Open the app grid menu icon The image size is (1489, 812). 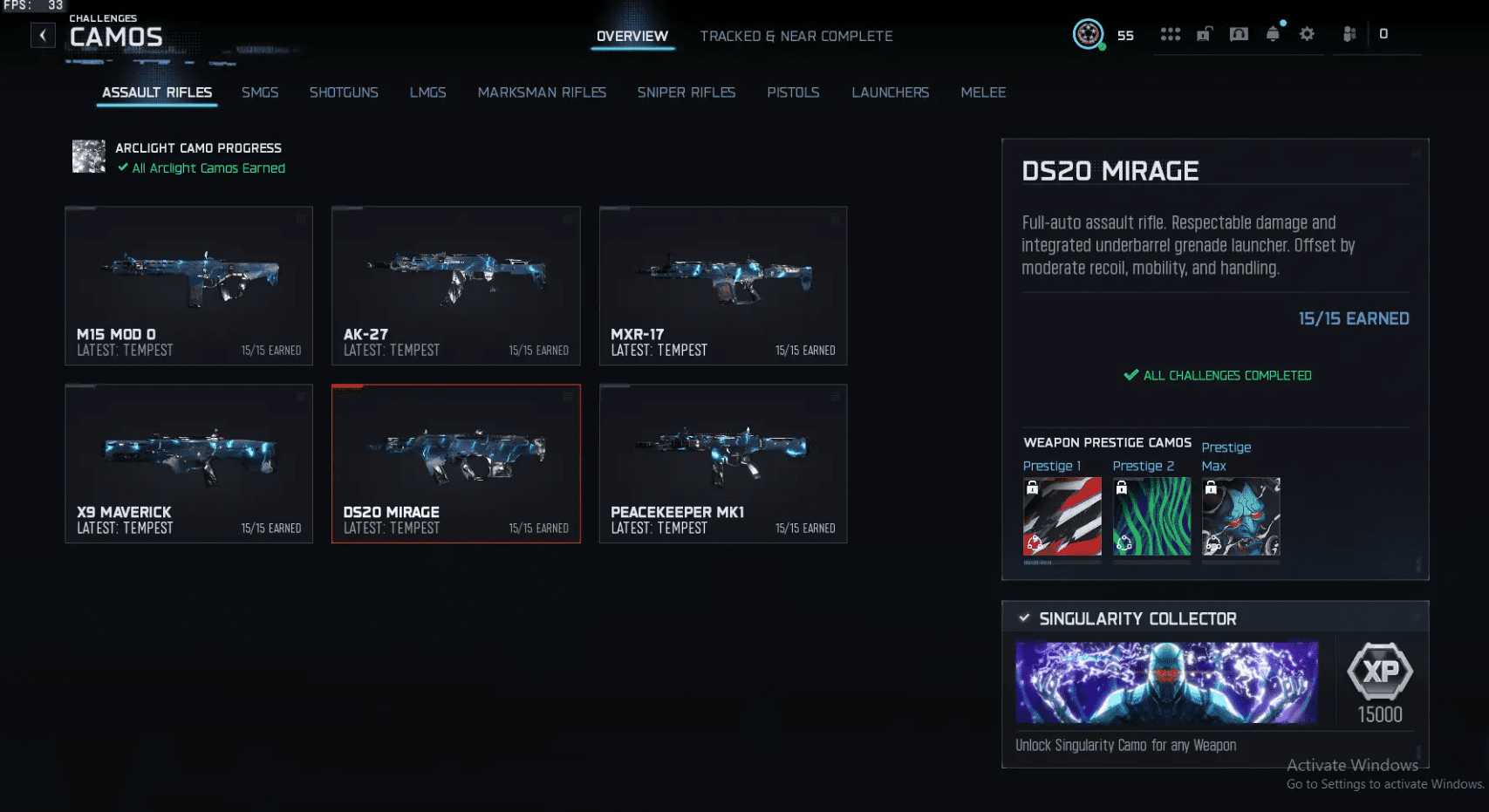[1170, 33]
